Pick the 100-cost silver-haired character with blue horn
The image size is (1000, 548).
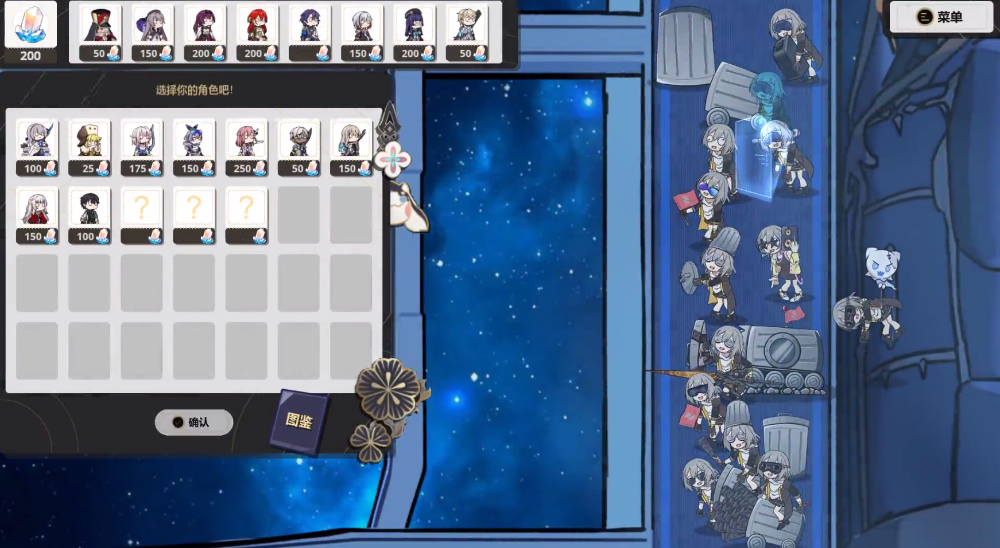[38, 146]
